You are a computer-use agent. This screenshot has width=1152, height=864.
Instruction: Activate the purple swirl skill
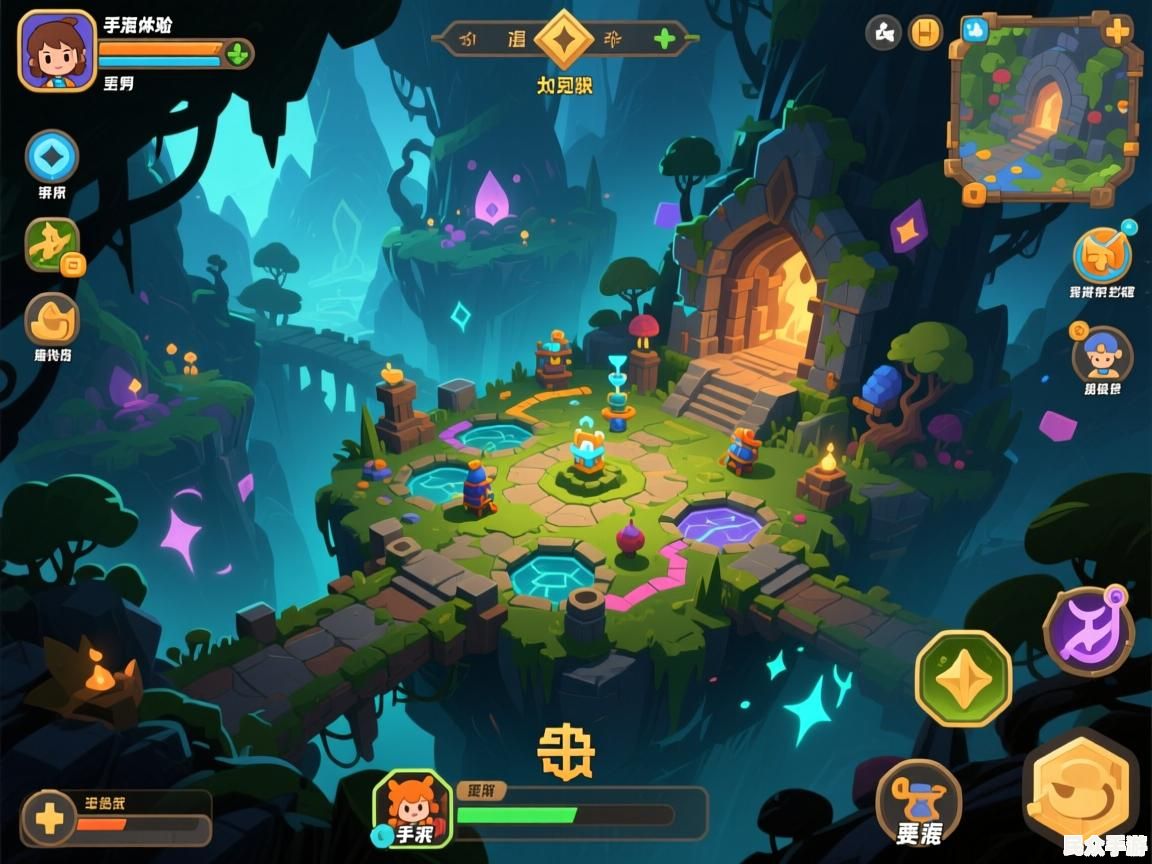(1088, 632)
